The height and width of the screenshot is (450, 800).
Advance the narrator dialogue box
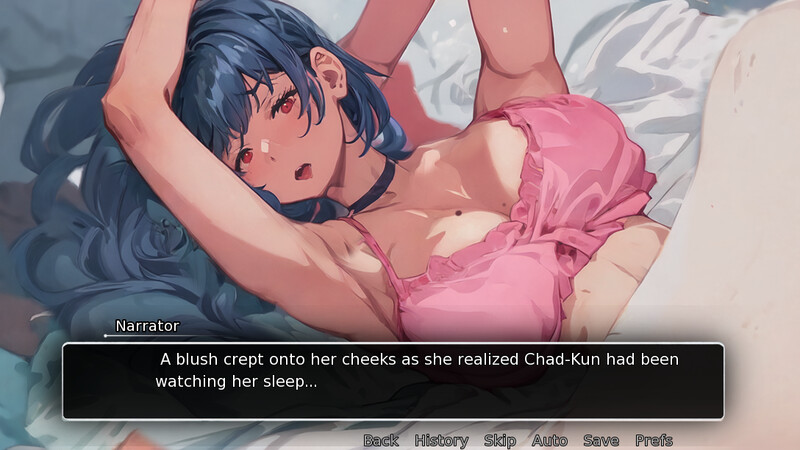pyautogui.click(x=393, y=381)
